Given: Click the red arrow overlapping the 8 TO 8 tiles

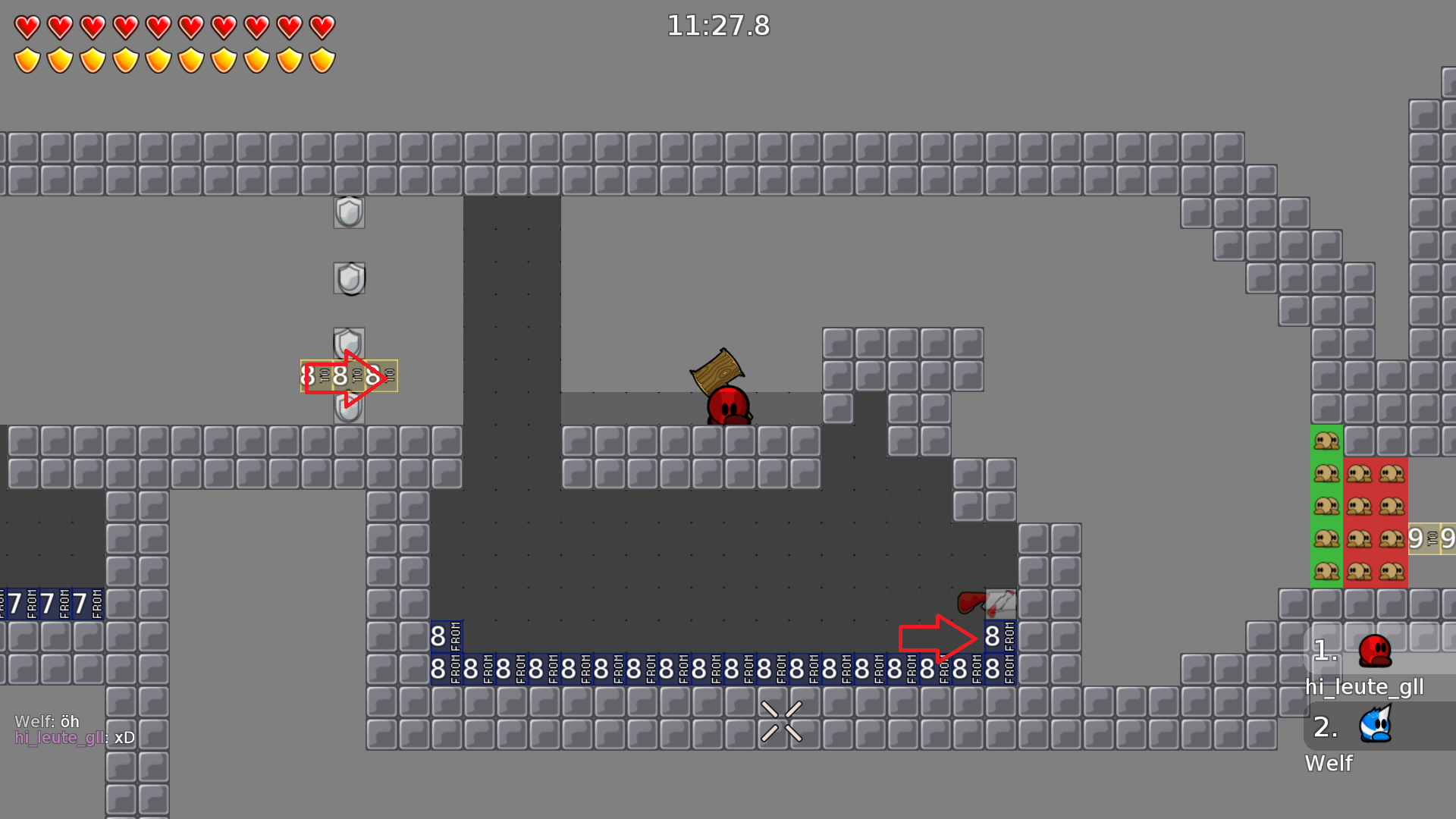Looking at the screenshot, I should pyautogui.click(x=345, y=377).
